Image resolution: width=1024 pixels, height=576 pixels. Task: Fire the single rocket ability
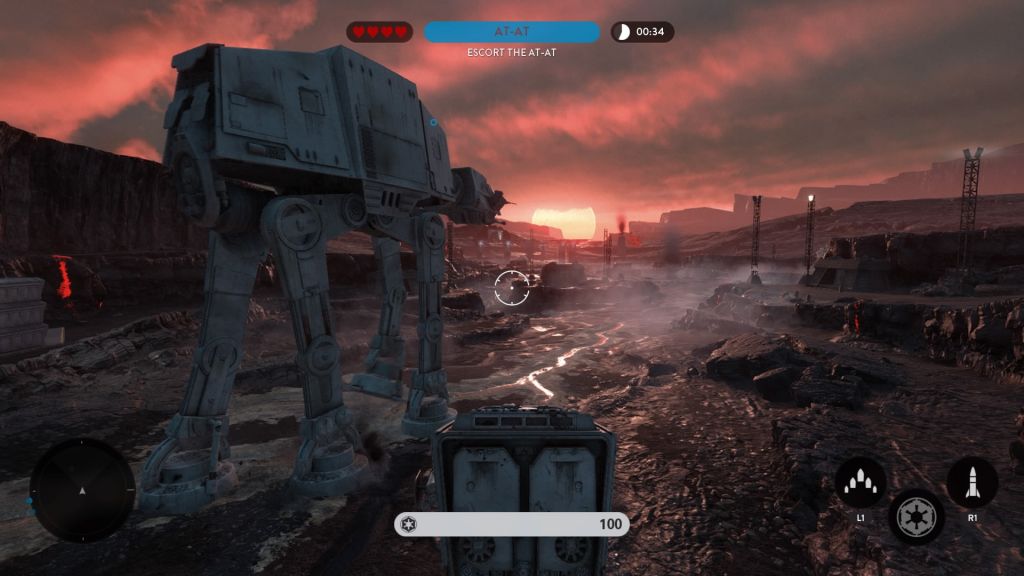coord(971,483)
